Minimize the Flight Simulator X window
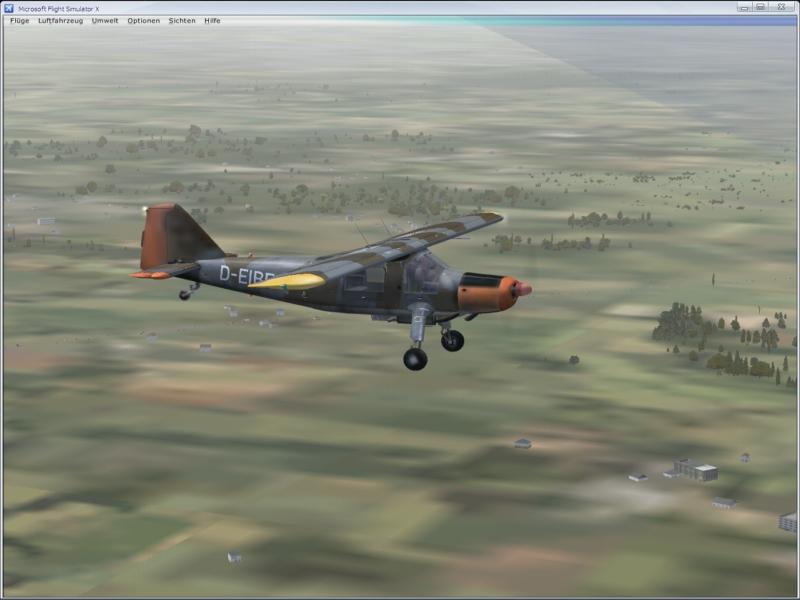800x600 pixels. click(745, 7)
